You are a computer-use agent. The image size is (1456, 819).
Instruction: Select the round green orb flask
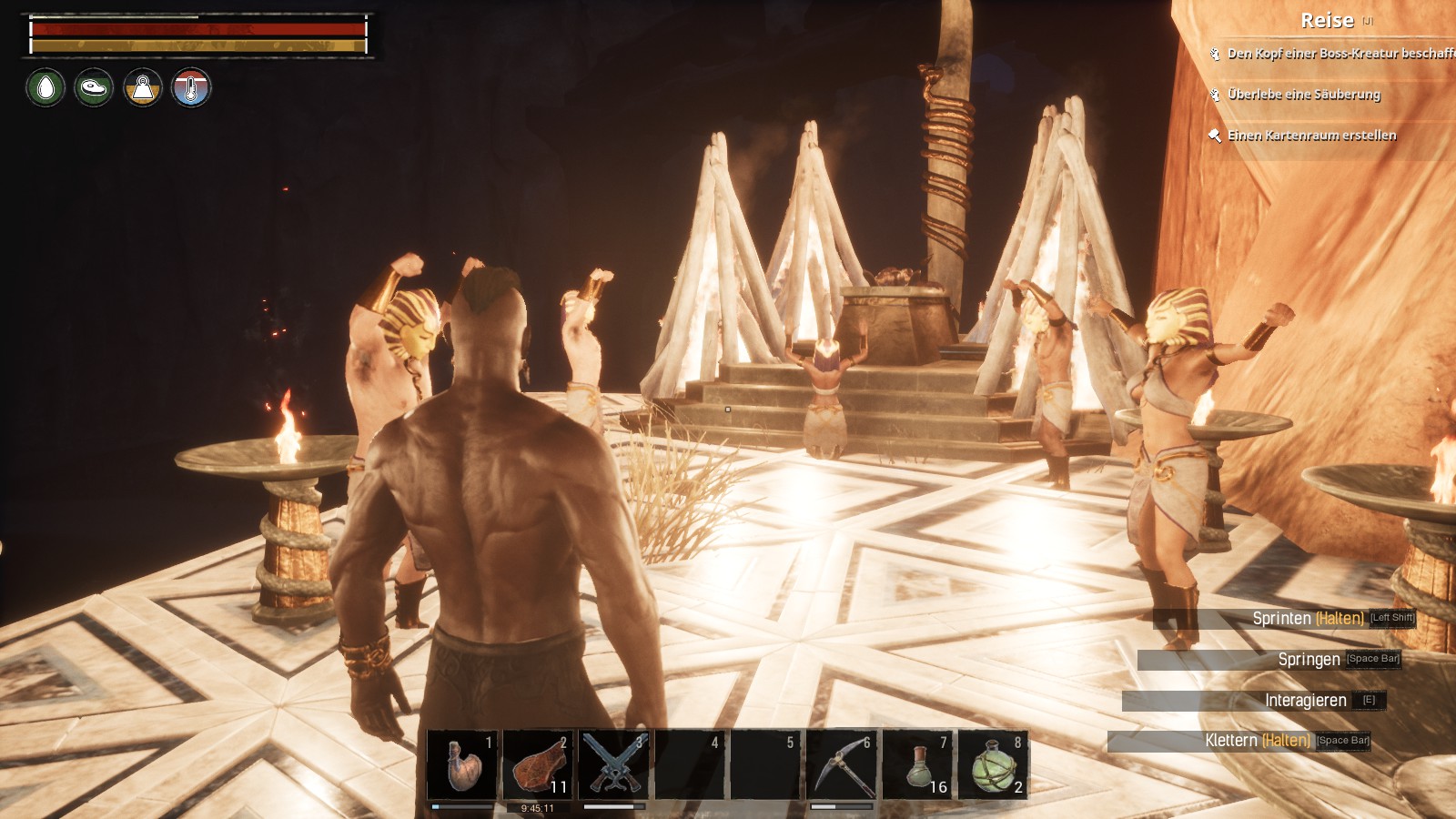pyautogui.click(x=993, y=764)
